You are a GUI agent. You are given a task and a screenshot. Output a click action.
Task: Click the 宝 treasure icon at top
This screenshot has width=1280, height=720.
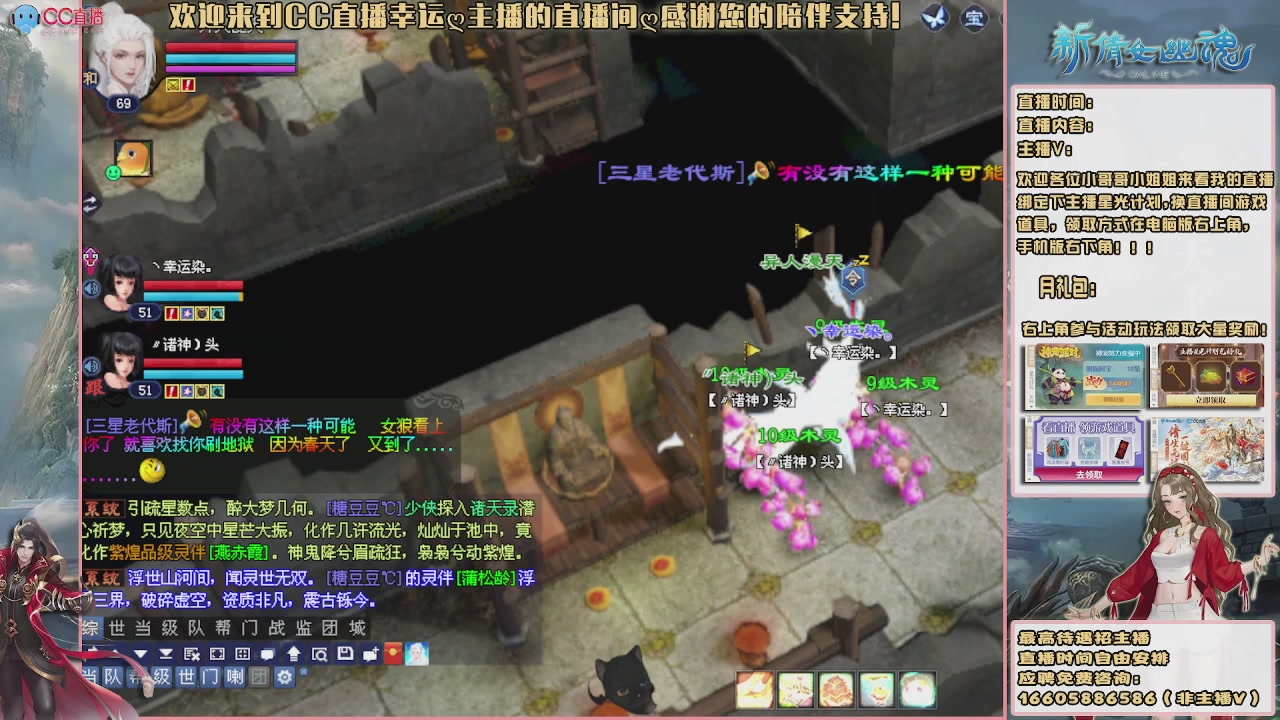coord(974,18)
